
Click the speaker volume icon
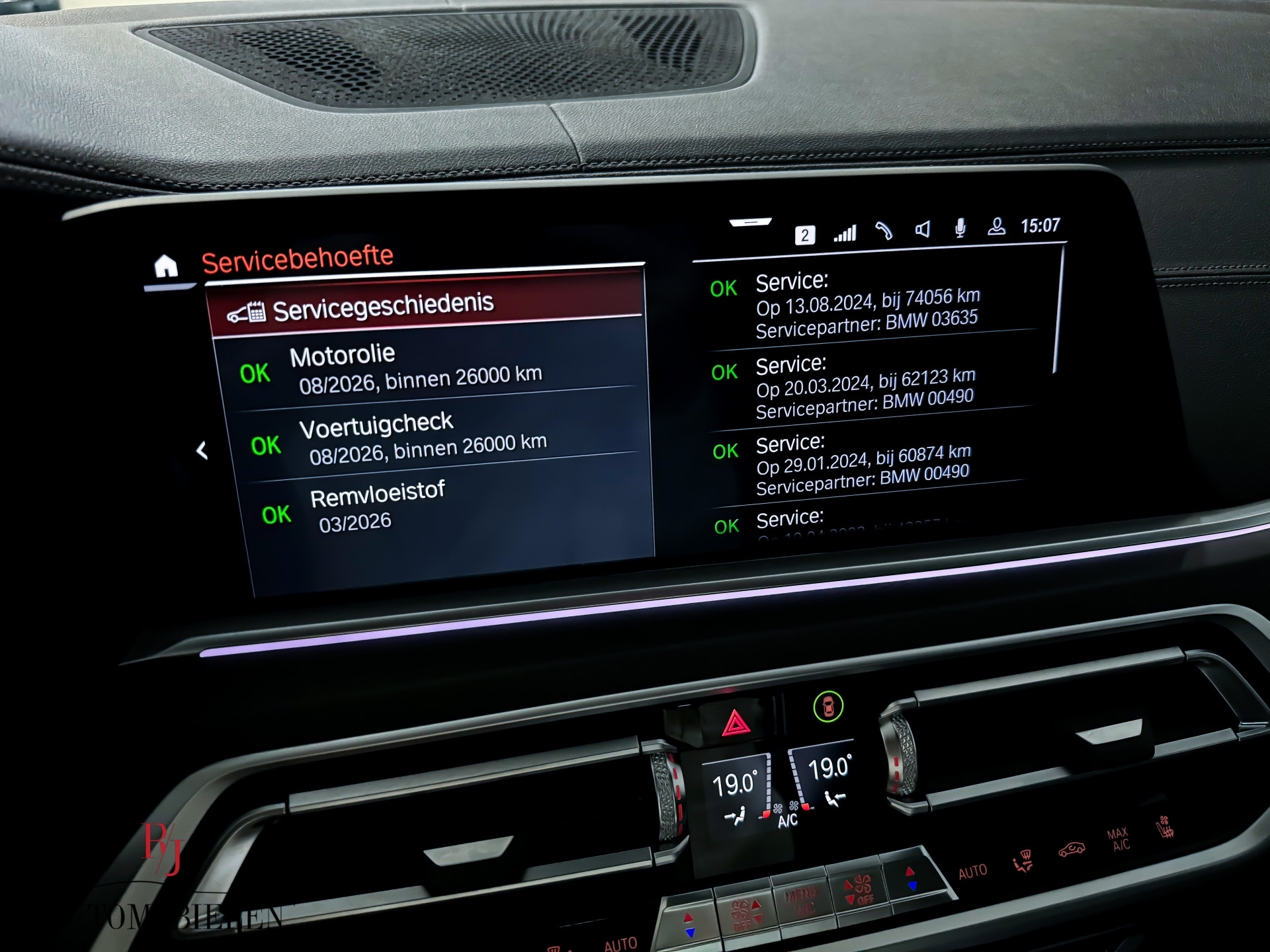point(923,229)
